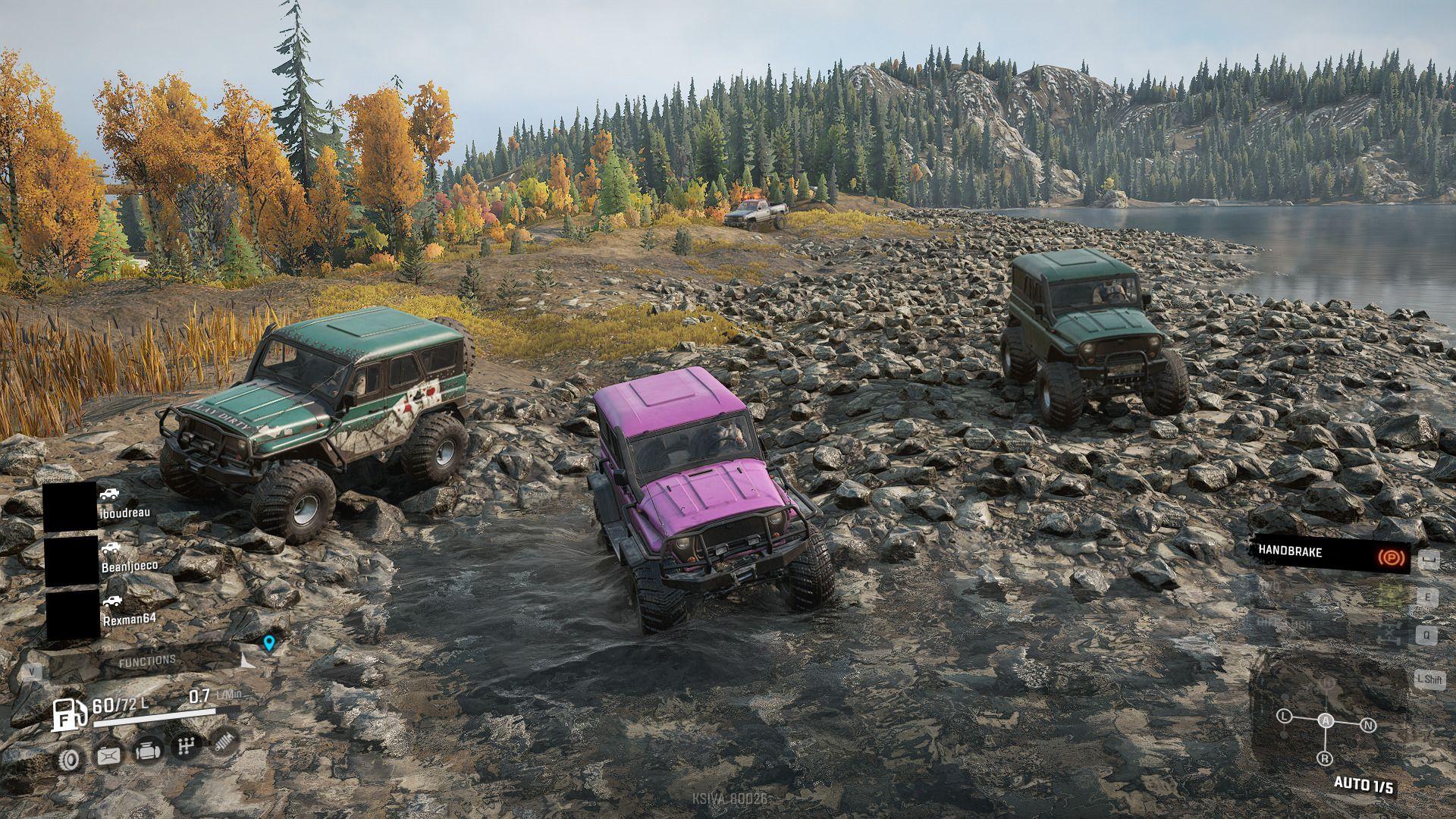Select the R reverse gear node
The image size is (1456, 819).
[1326, 758]
